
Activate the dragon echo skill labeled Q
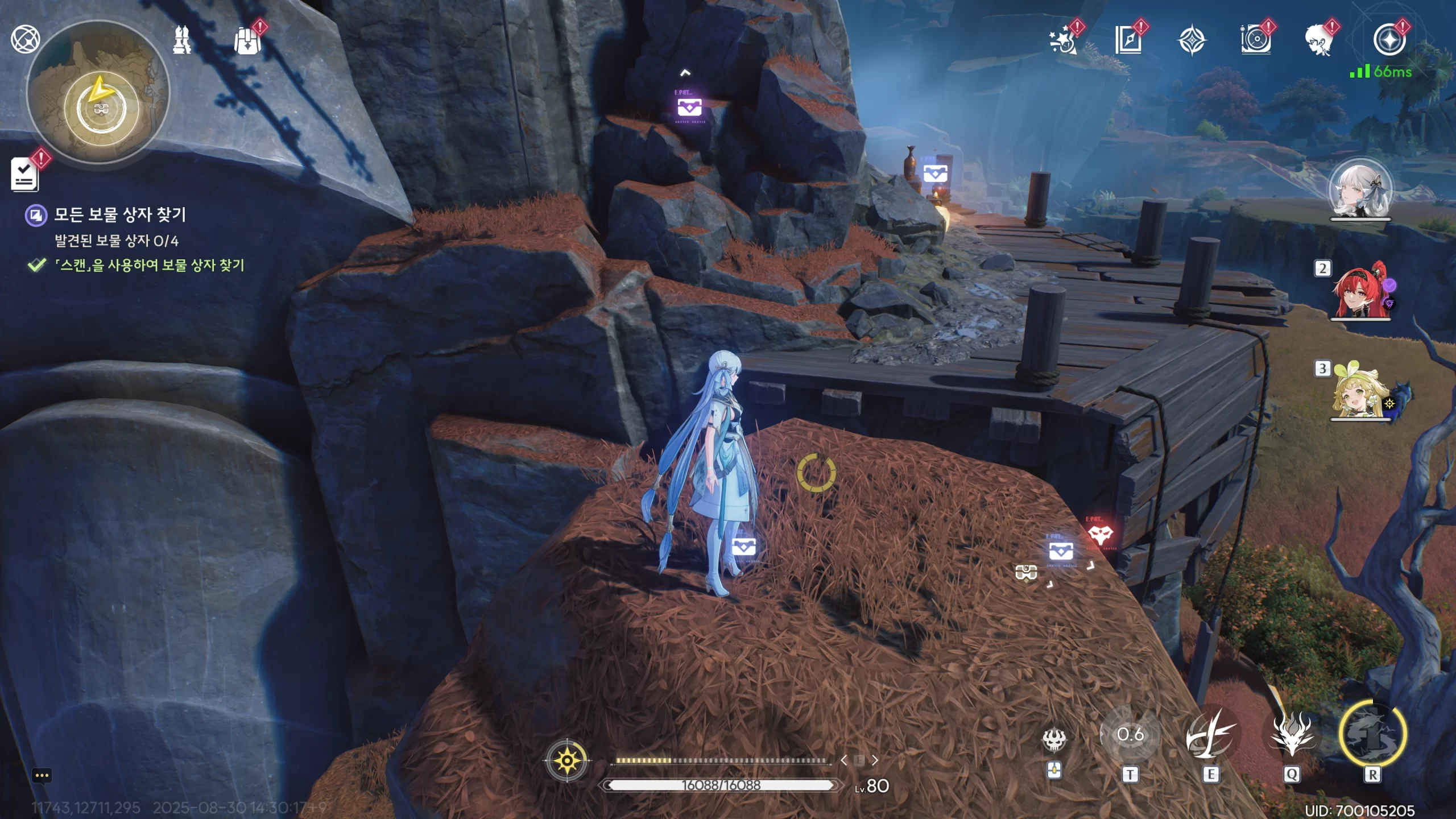pyautogui.click(x=1292, y=735)
